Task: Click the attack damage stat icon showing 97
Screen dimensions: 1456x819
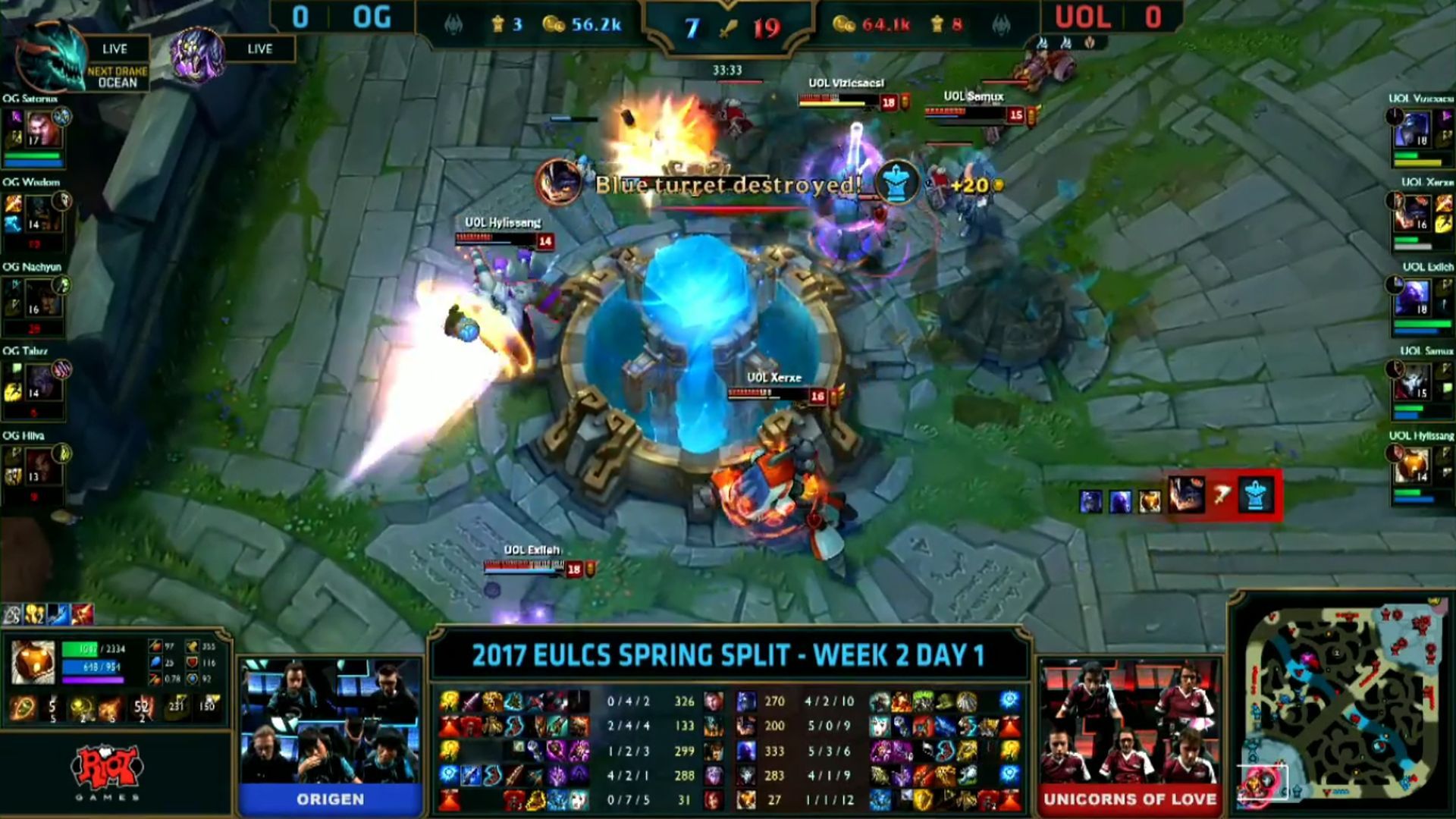Action: [x=155, y=647]
